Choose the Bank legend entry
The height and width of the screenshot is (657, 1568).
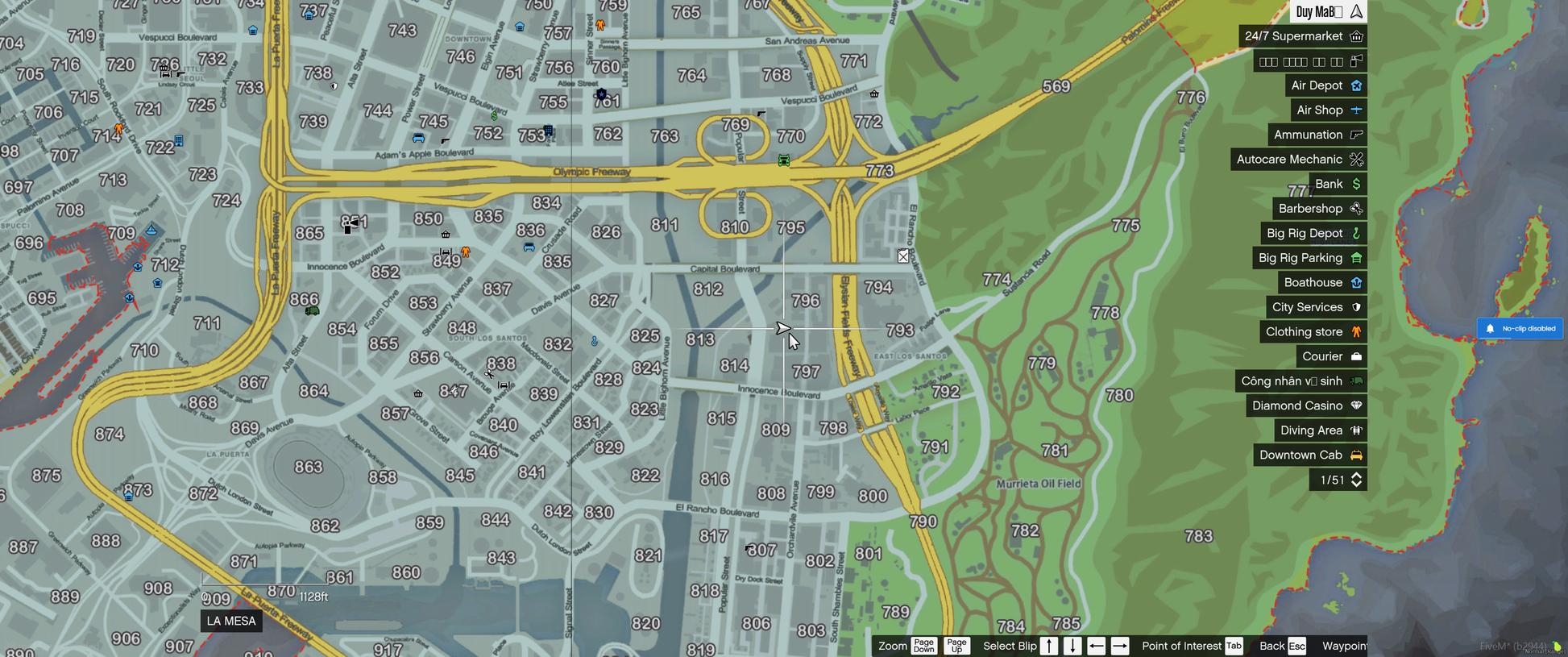click(x=1337, y=184)
